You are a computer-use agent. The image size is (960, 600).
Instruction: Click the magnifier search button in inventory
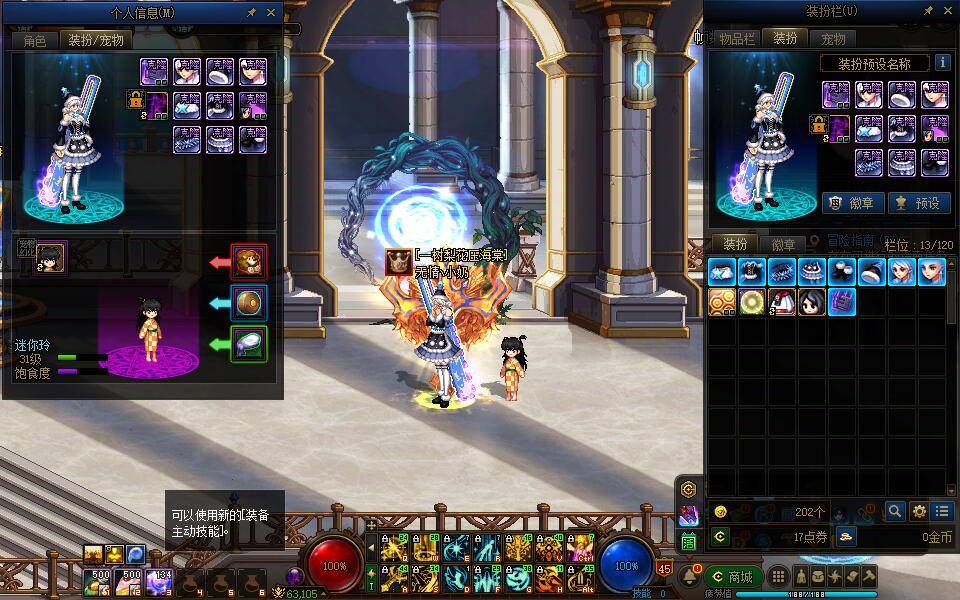[x=895, y=511]
